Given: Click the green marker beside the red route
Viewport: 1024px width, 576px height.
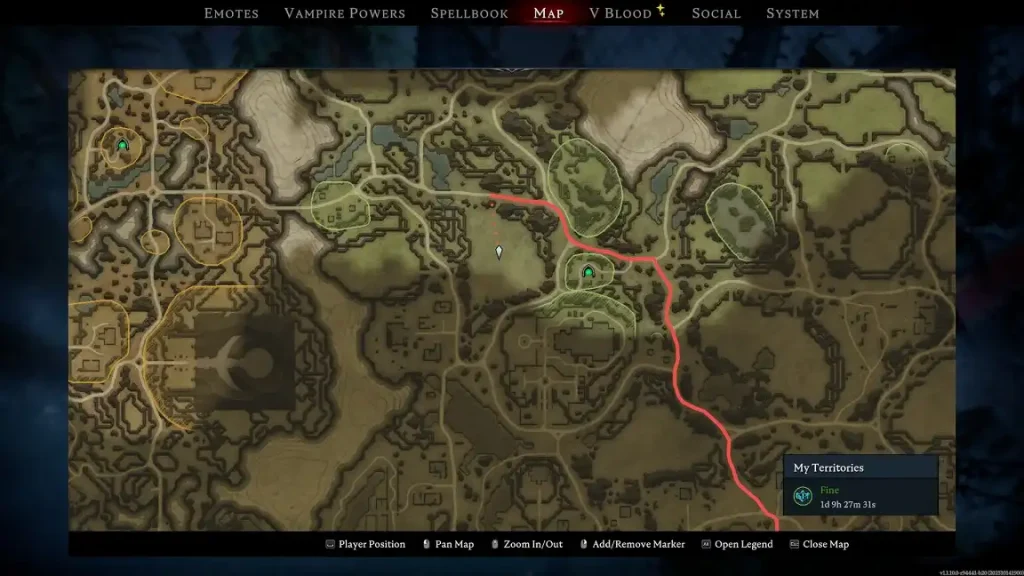Looking at the screenshot, I should (x=588, y=271).
